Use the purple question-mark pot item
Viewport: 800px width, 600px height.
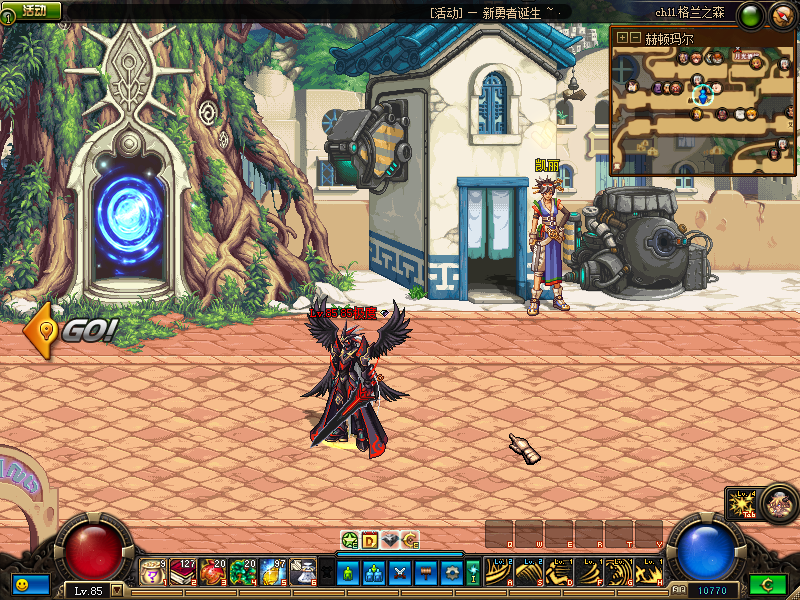153,572
